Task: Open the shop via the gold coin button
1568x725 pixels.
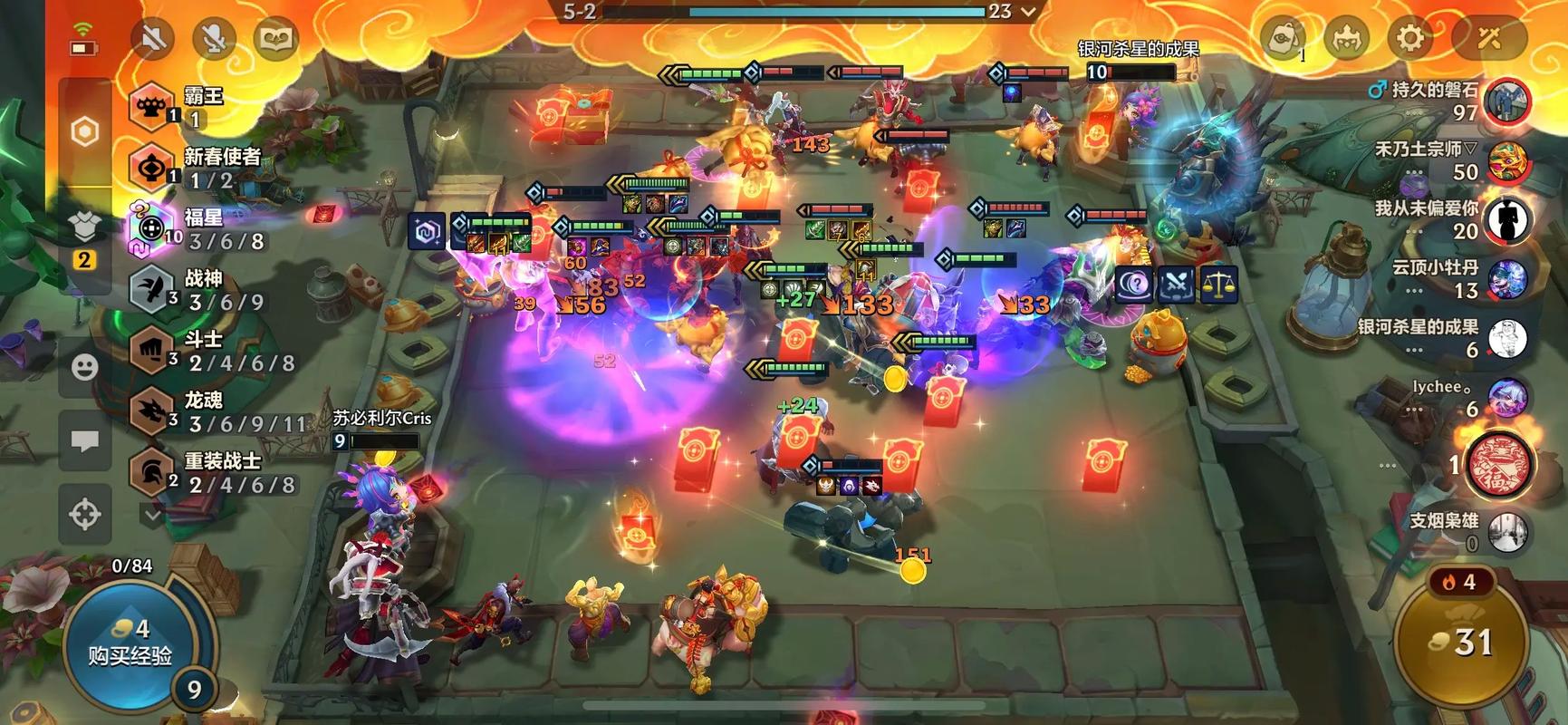Action: click(1459, 642)
